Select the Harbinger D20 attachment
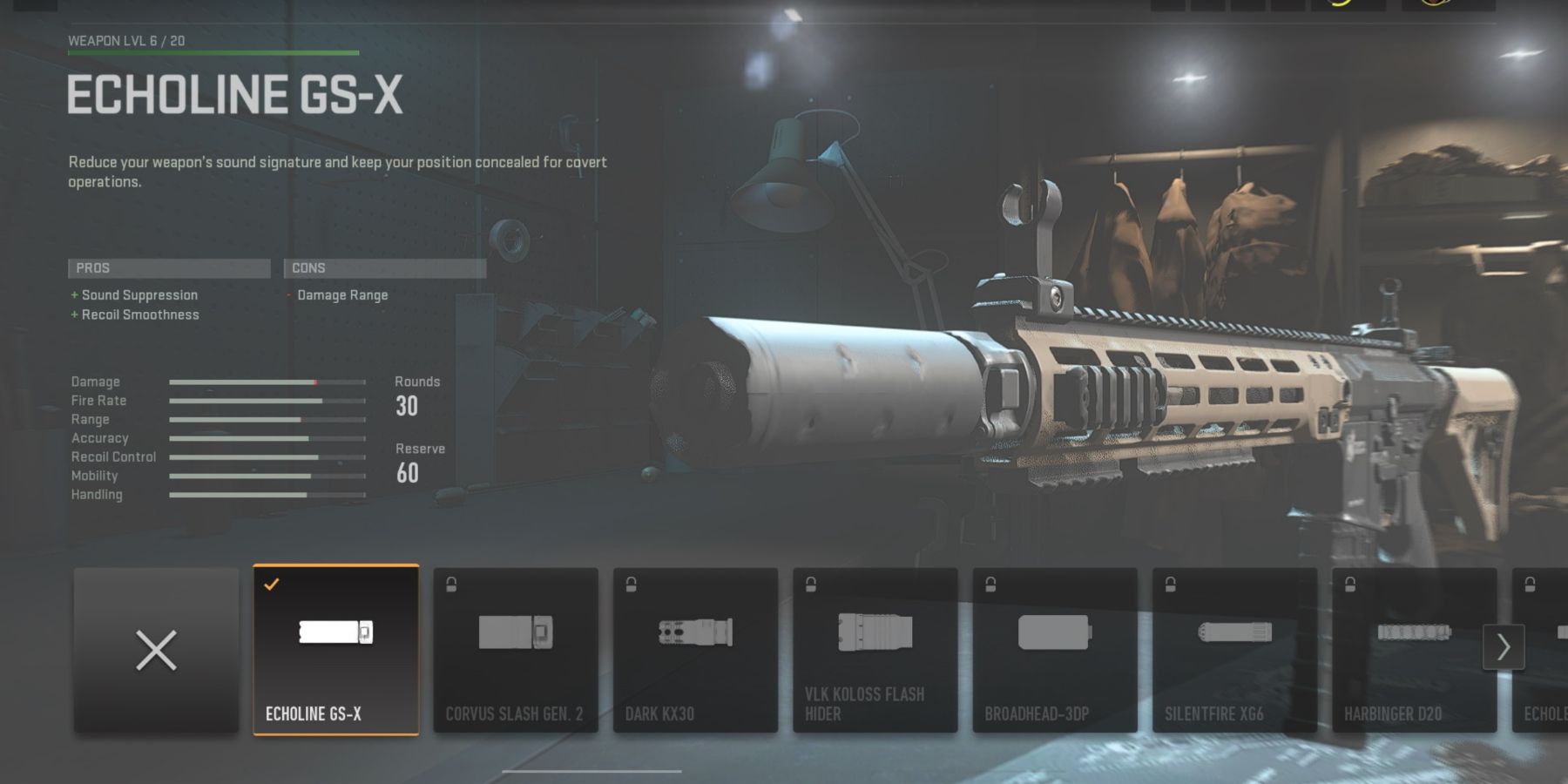Image resolution: width=1568 pixels, height=784 pixels. pyautogui.click(x=1415, y=645)
